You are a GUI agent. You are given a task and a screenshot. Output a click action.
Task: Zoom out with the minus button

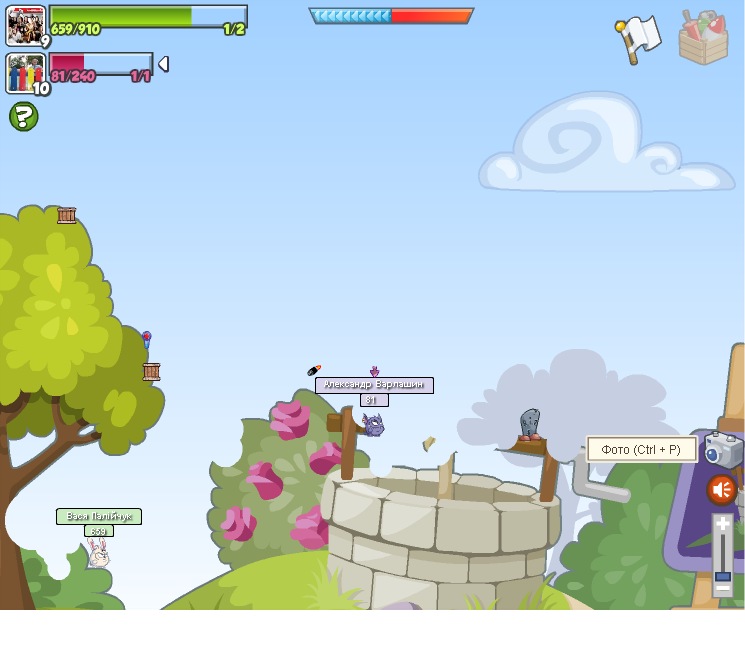722,590
